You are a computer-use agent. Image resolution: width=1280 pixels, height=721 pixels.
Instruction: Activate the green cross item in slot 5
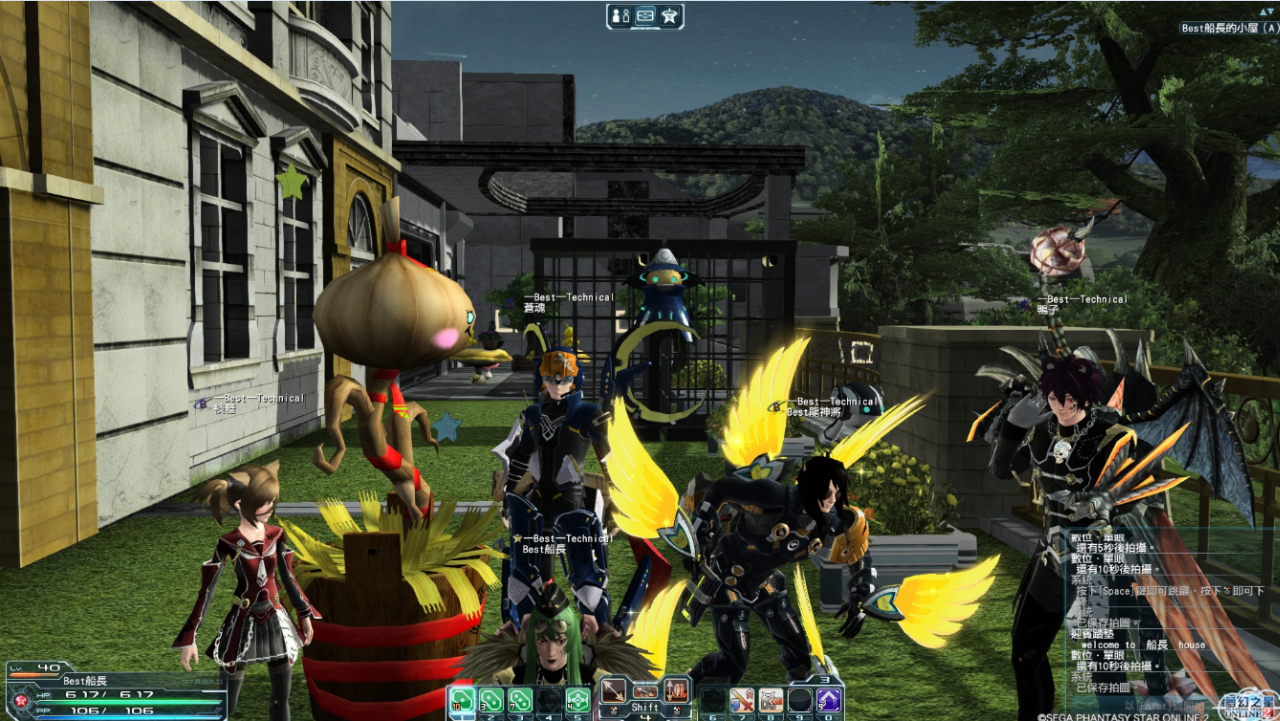coord(578,699)
